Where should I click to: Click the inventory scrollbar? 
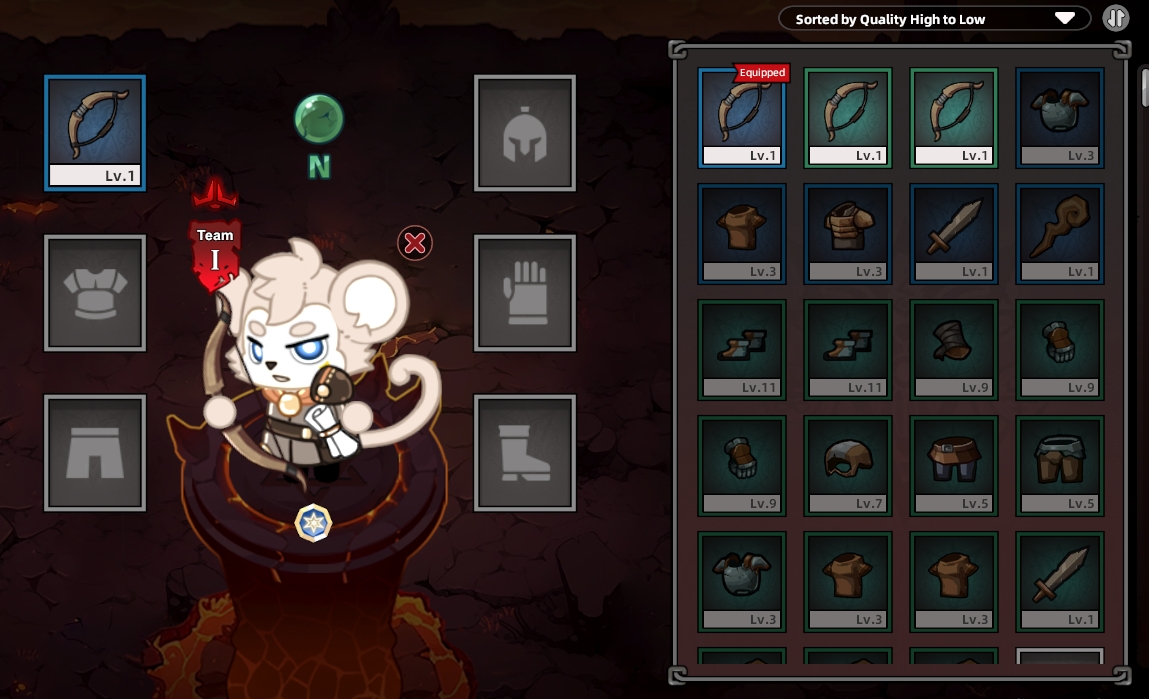(1144, 88)
